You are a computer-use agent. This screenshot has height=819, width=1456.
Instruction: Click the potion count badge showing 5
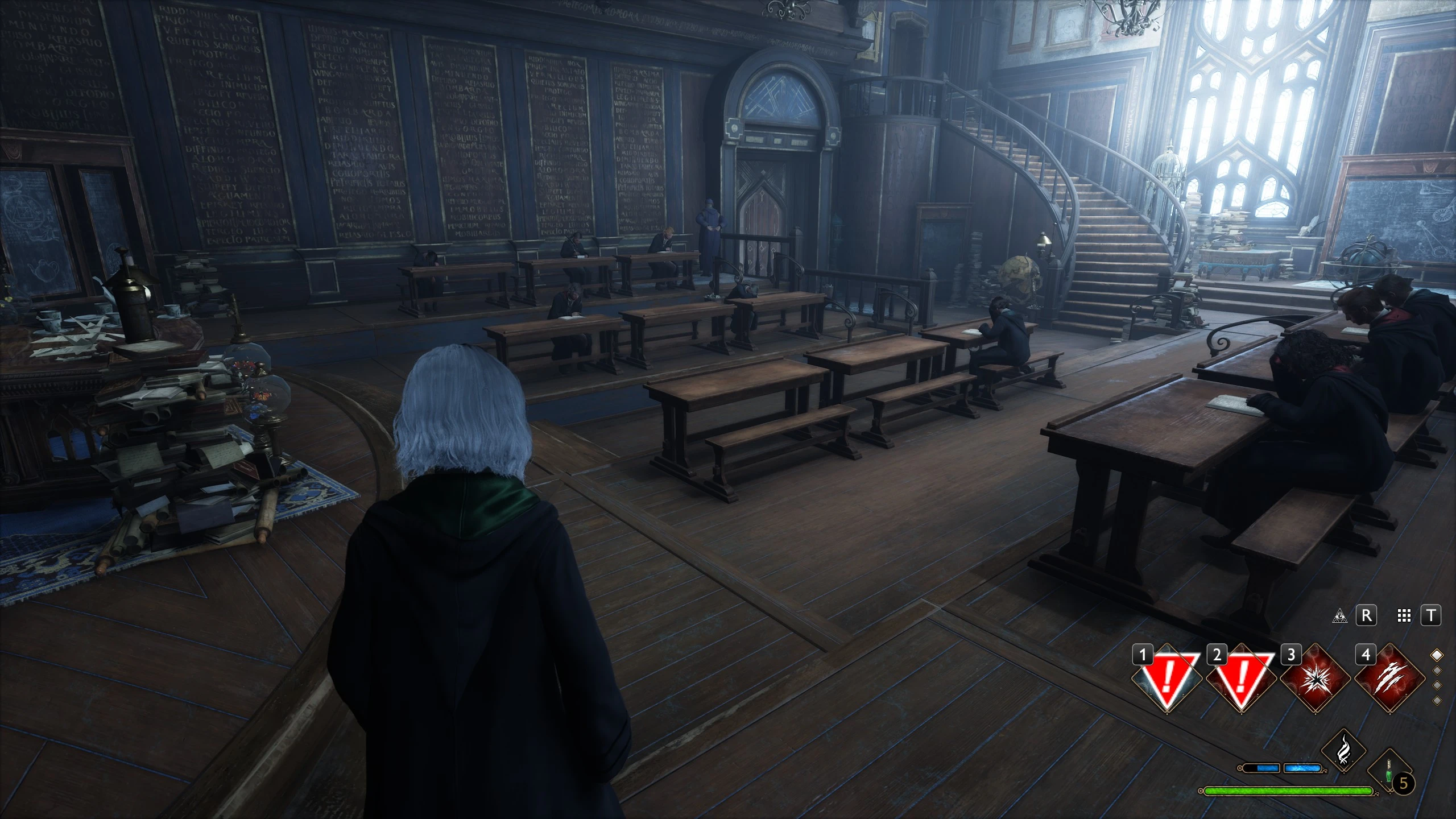[x=1403, y=783]
